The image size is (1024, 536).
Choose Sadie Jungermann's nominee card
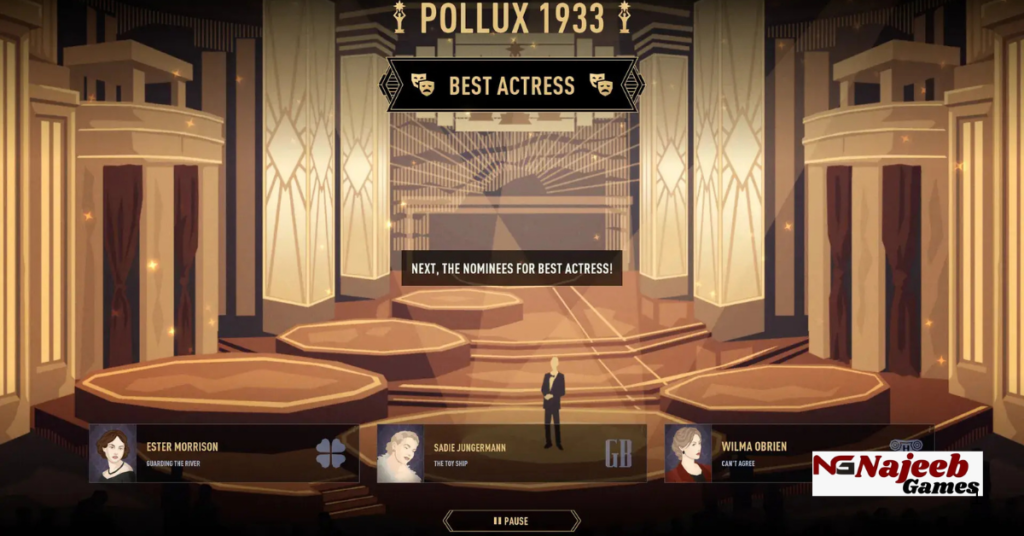point(510,453)
